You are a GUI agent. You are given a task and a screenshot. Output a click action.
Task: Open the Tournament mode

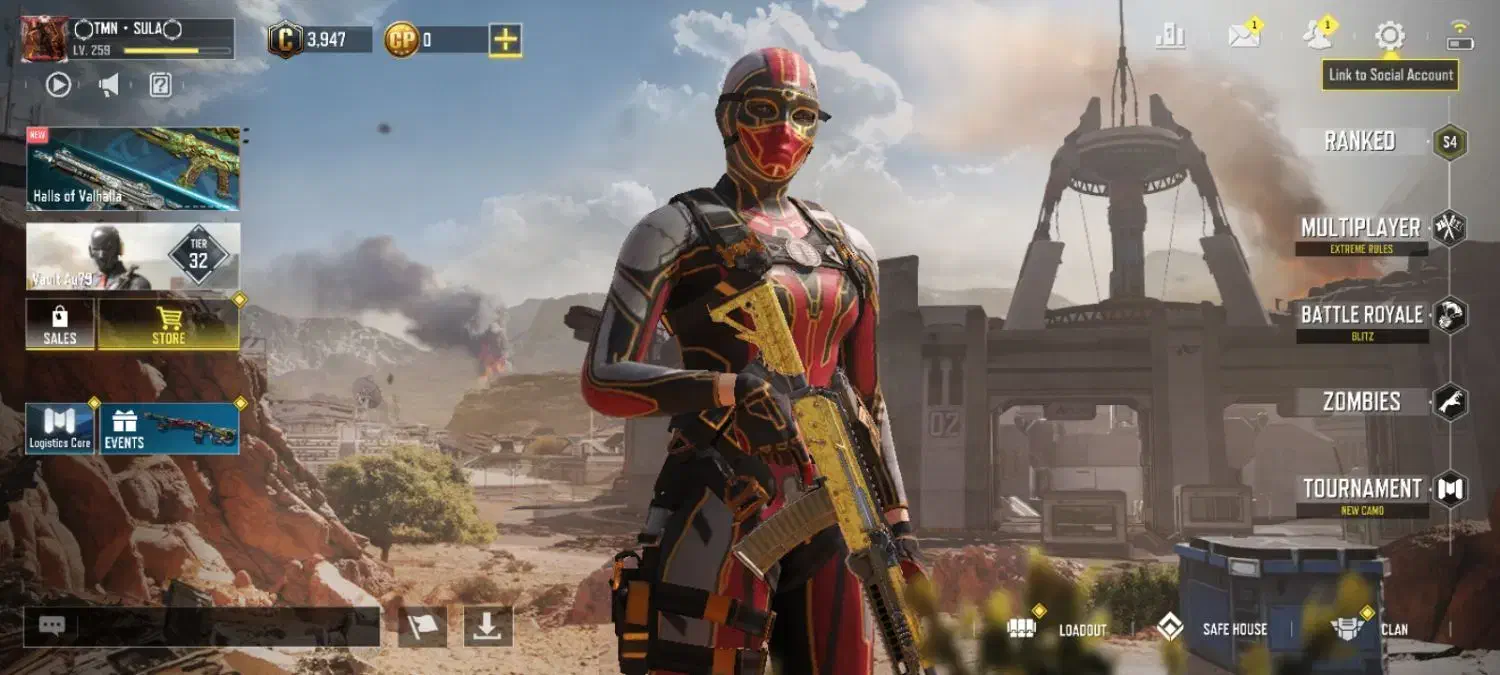(1361, 490)
